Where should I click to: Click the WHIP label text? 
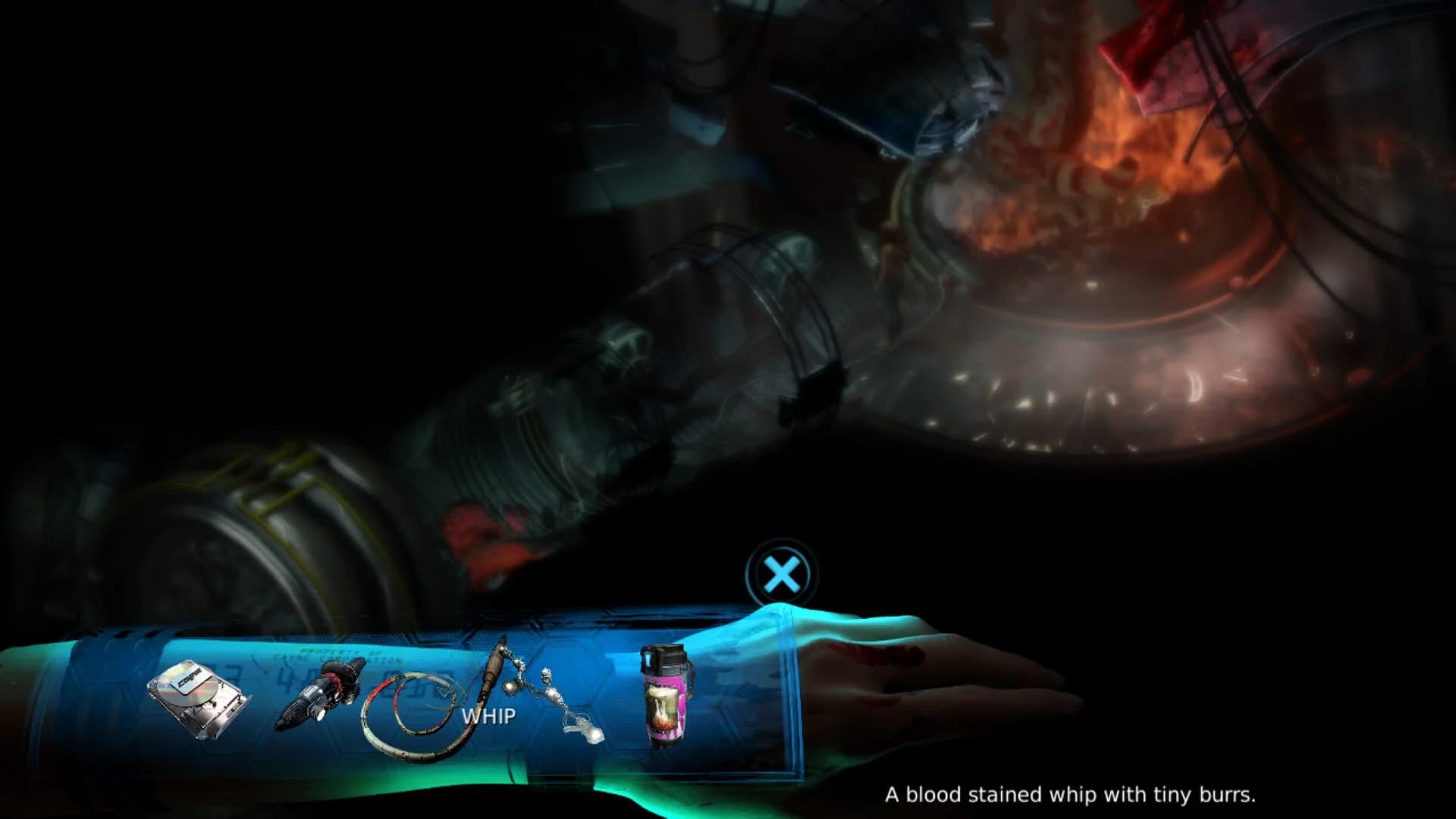click(488, 715)
